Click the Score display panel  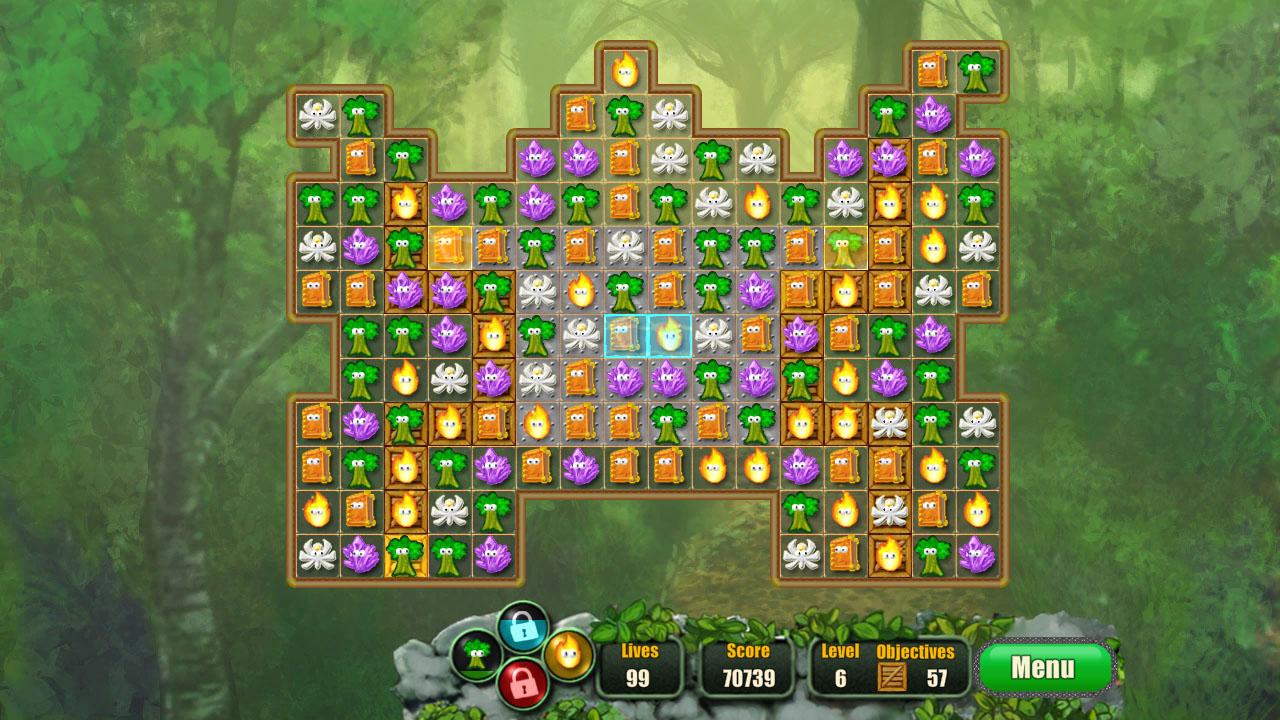[x=747, y=666]
